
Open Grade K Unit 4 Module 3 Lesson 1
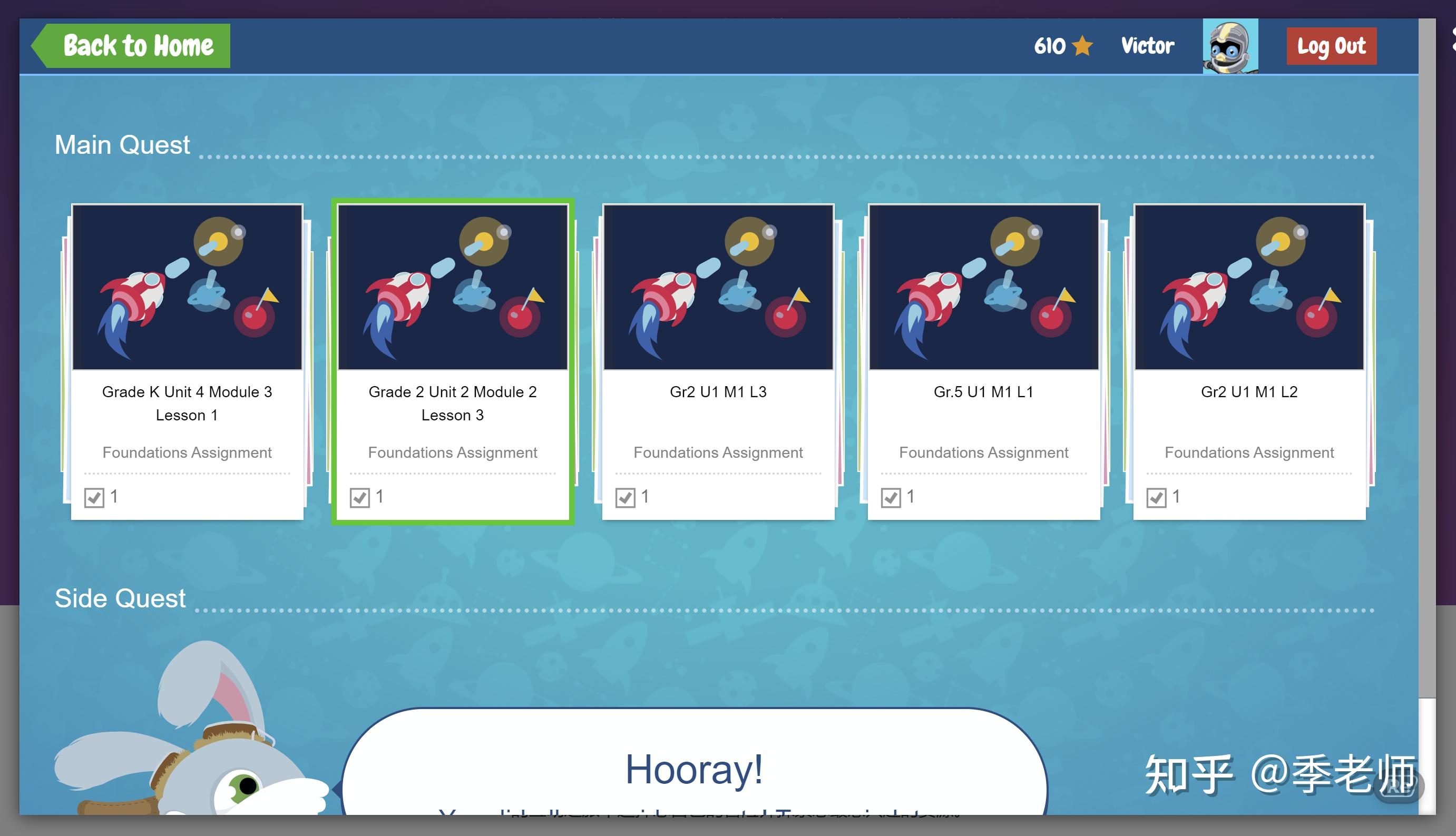[x=187, y=361]
